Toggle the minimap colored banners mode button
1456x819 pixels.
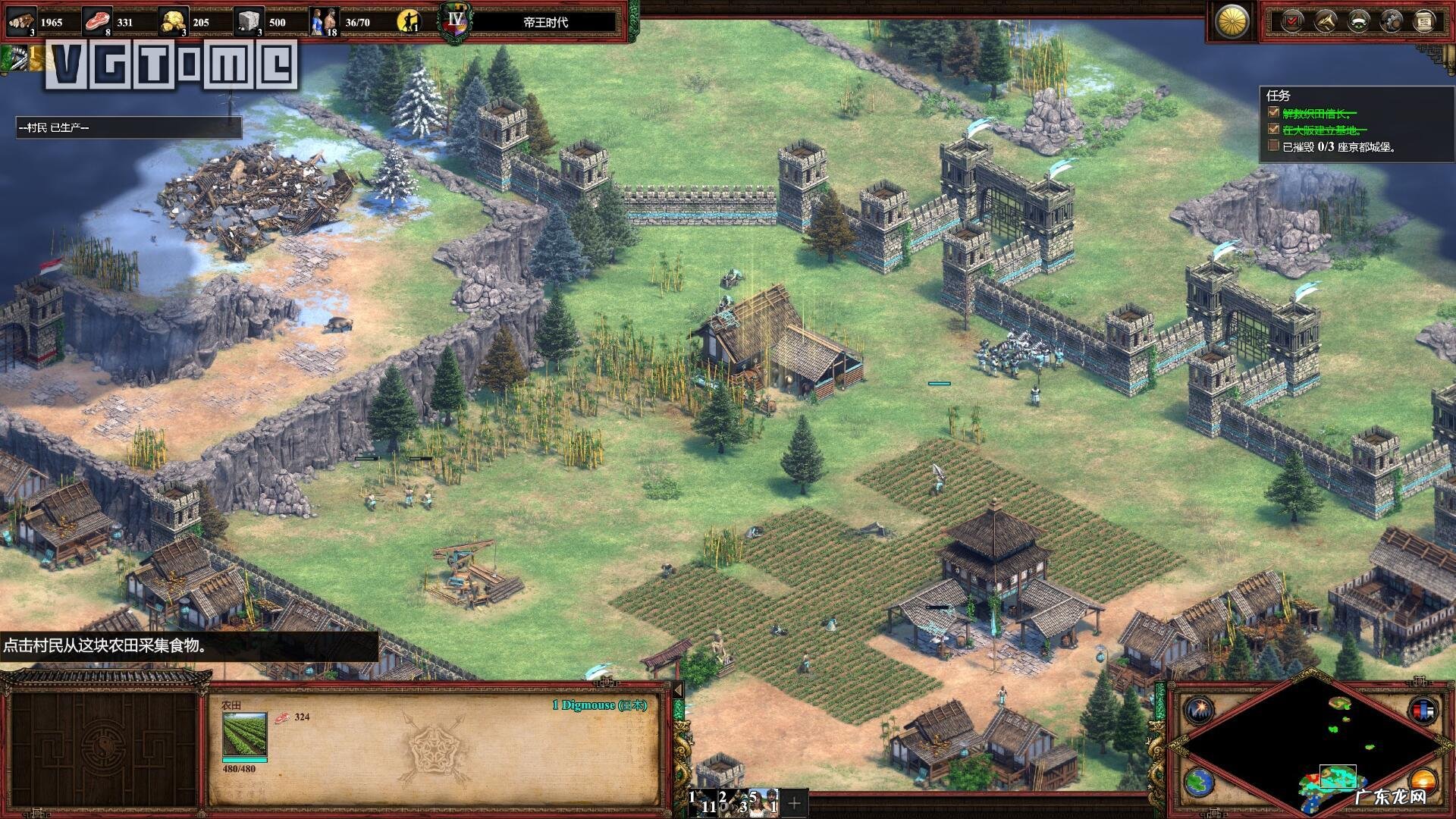pos(1422,711)
